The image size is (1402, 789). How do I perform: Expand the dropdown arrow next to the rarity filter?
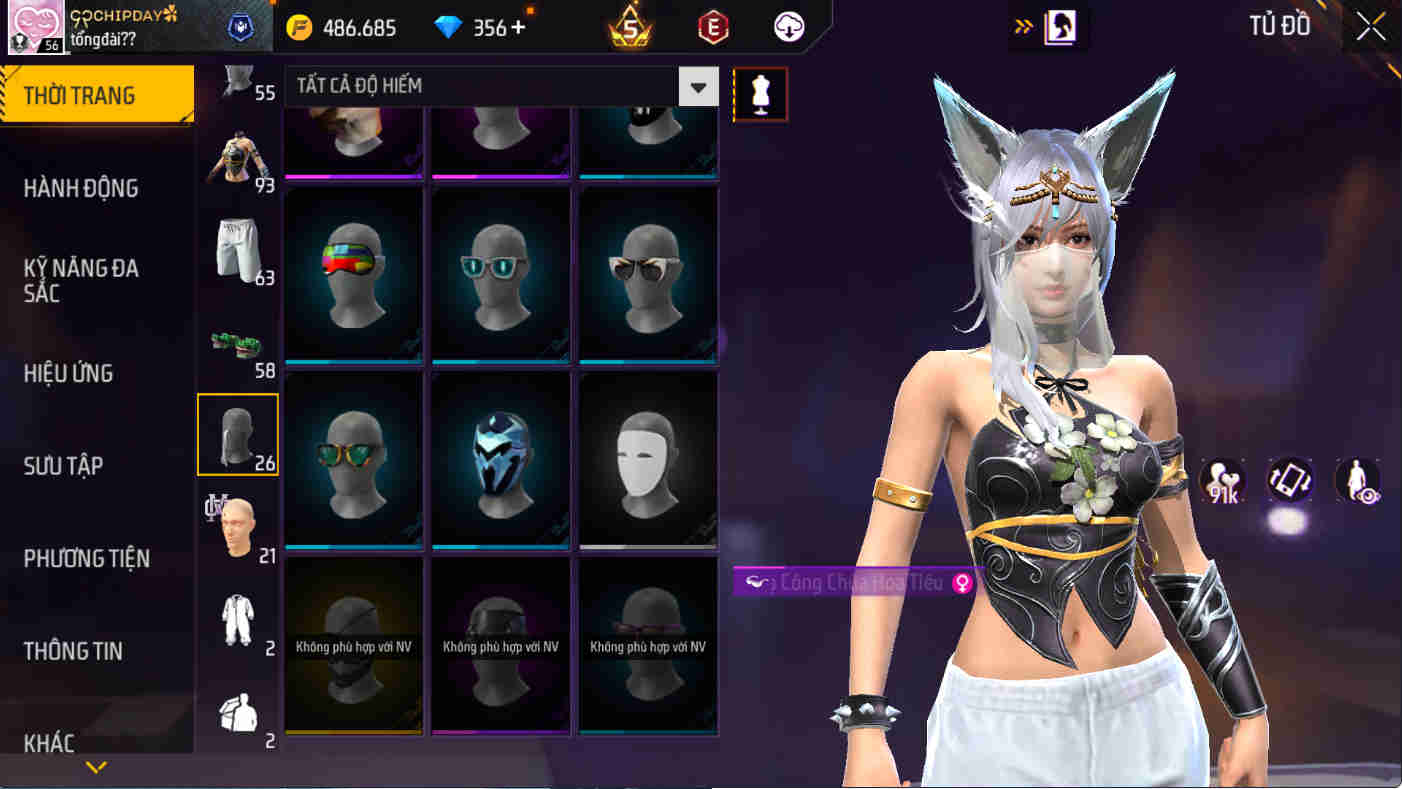pos(699,86)
